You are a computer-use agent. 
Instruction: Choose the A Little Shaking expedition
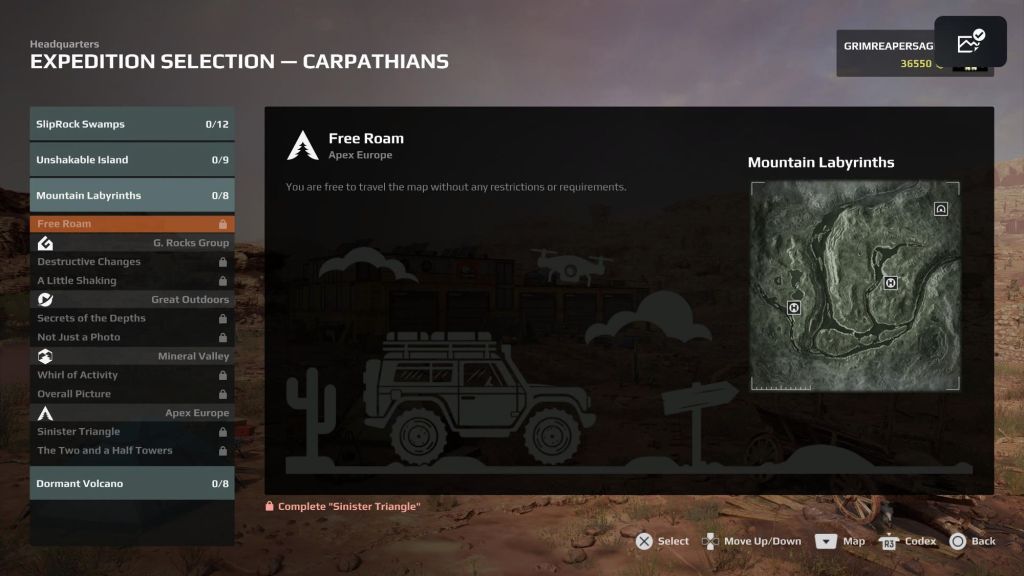tap(132, 281)
